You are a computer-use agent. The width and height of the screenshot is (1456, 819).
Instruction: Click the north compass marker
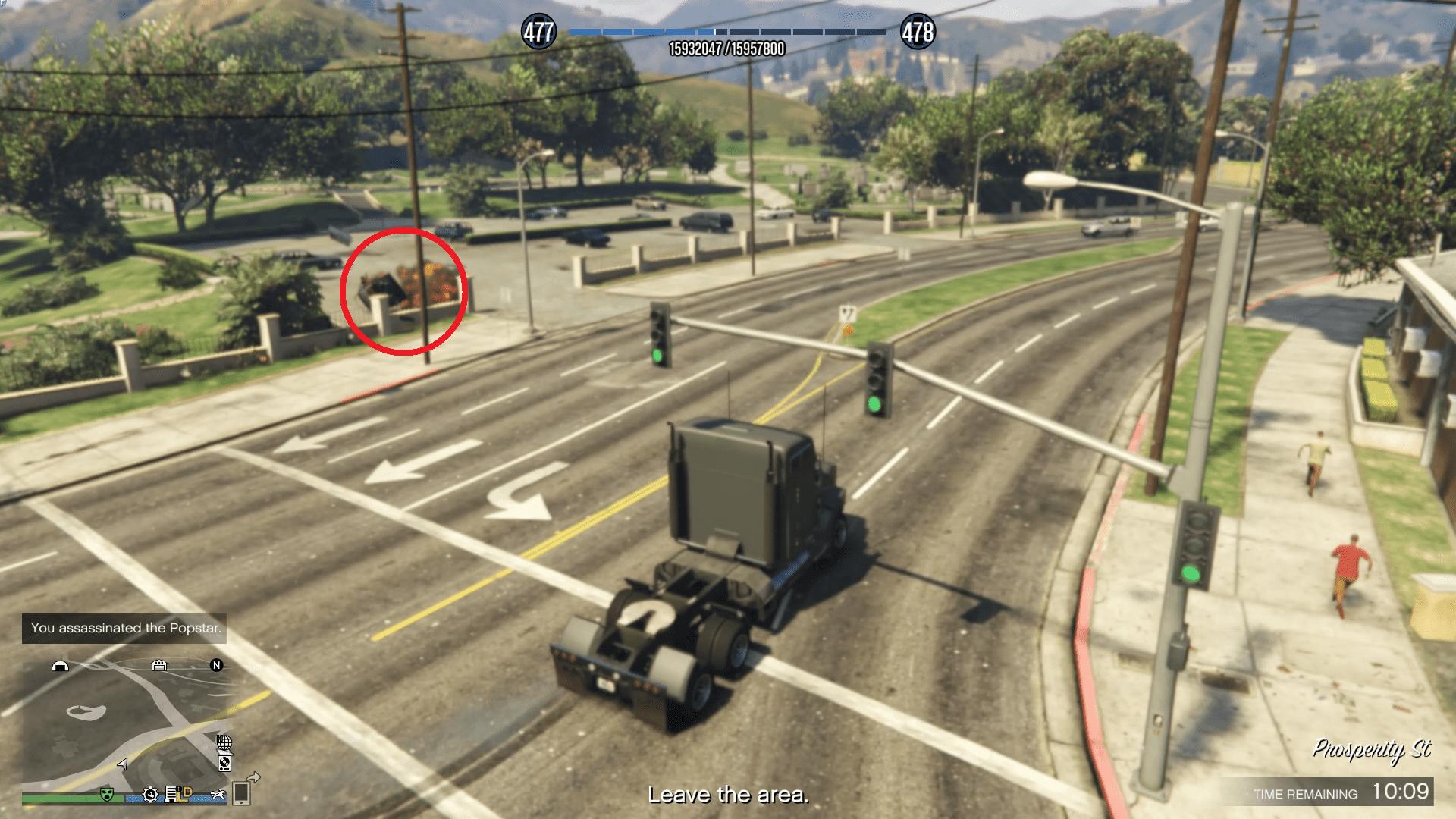click(217, 666)
